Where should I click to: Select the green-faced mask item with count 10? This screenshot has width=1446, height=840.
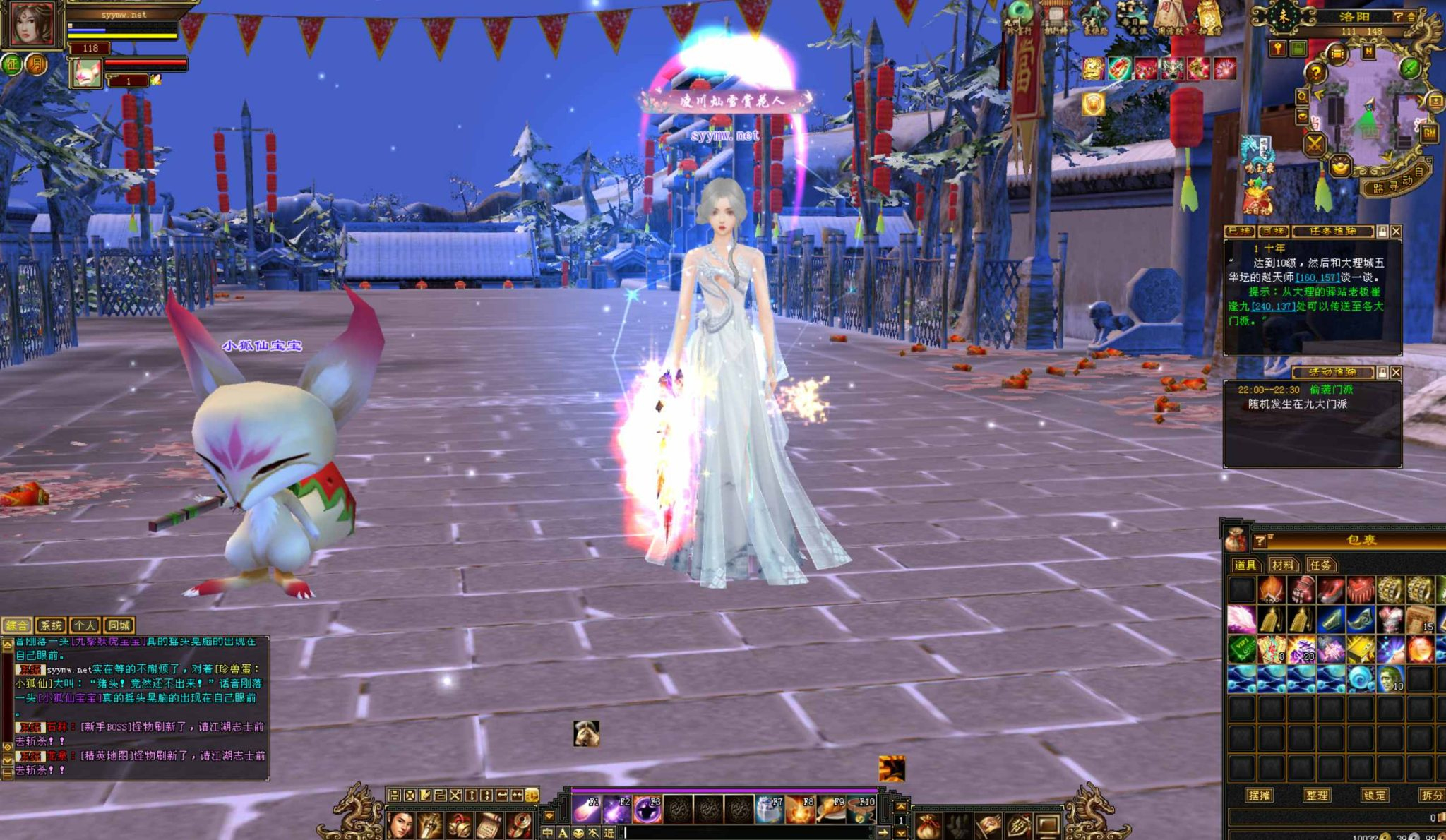pyautogui.click(x=1390, y=679)
